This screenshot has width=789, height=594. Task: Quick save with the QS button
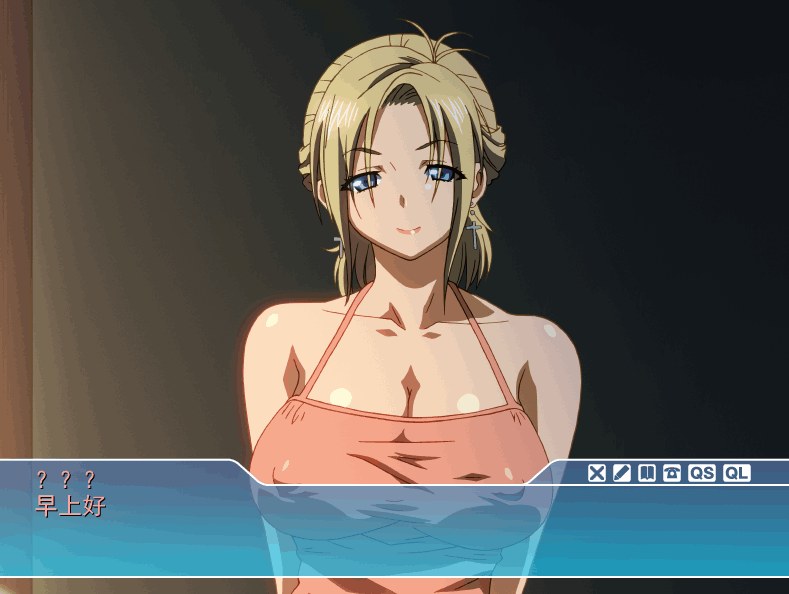click(x=702, y=473)
